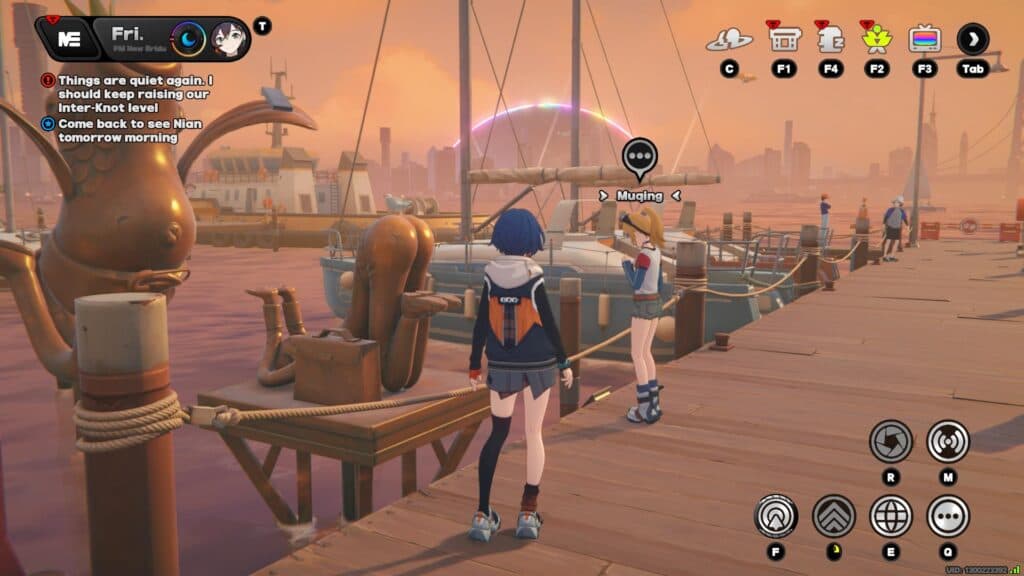The image size is (1024, 576).
Task: Open the yellow figure icon labeled F2
Action: pos(877,39)
